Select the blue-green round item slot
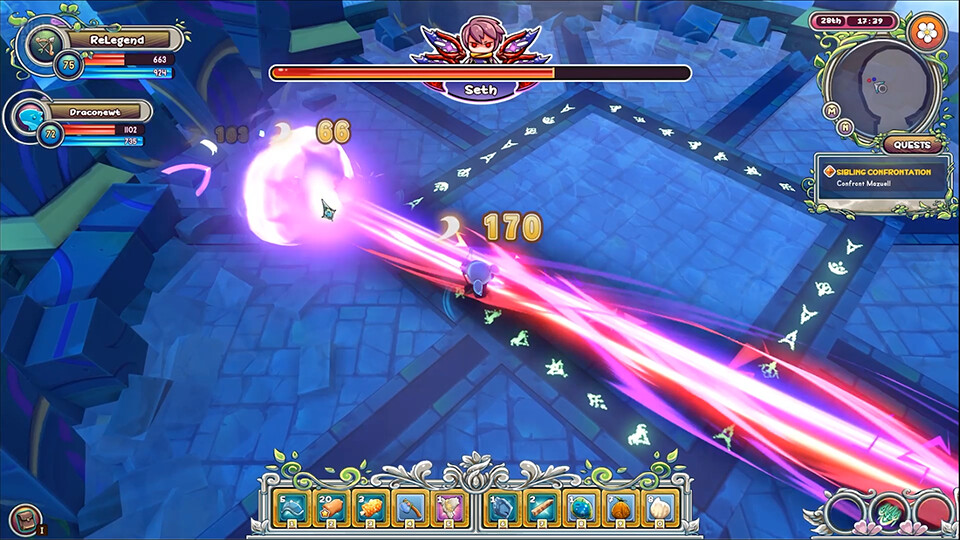Image resolution: width=960 pixels, height=540 pixels. click(x=580, y=509)
